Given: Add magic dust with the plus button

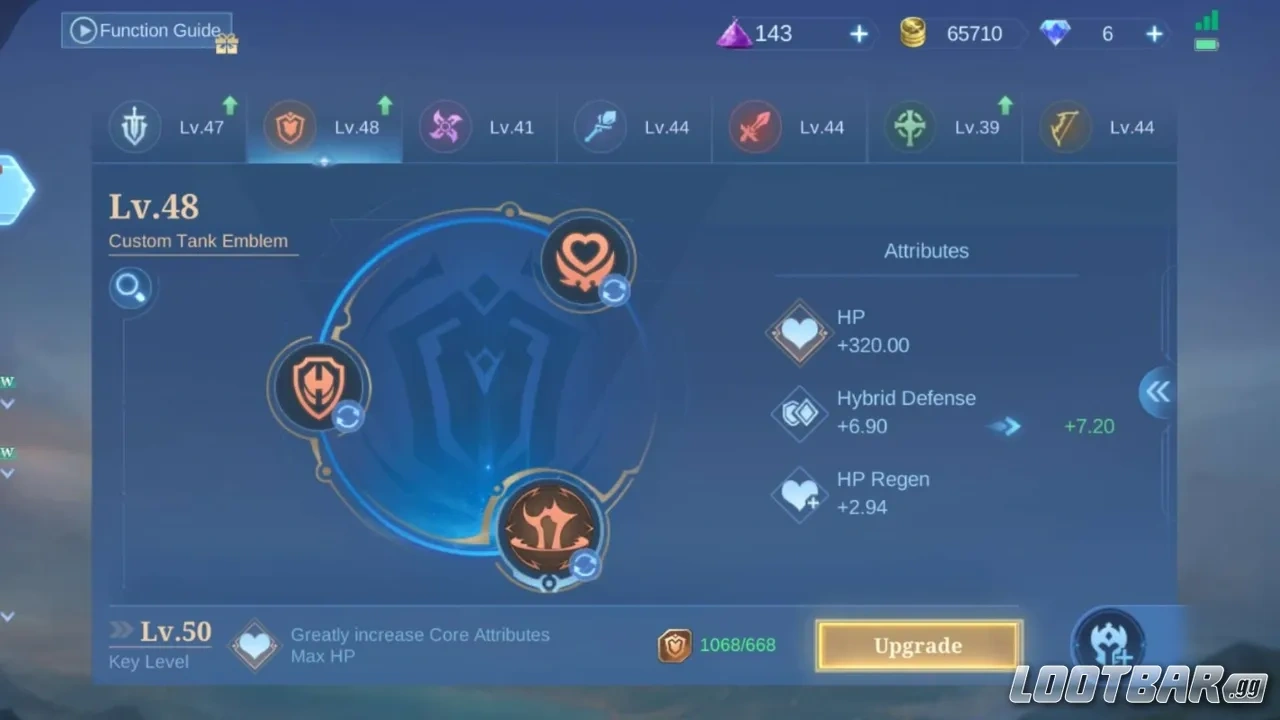Looking at the screenshot, I should (x=859, y=33).
